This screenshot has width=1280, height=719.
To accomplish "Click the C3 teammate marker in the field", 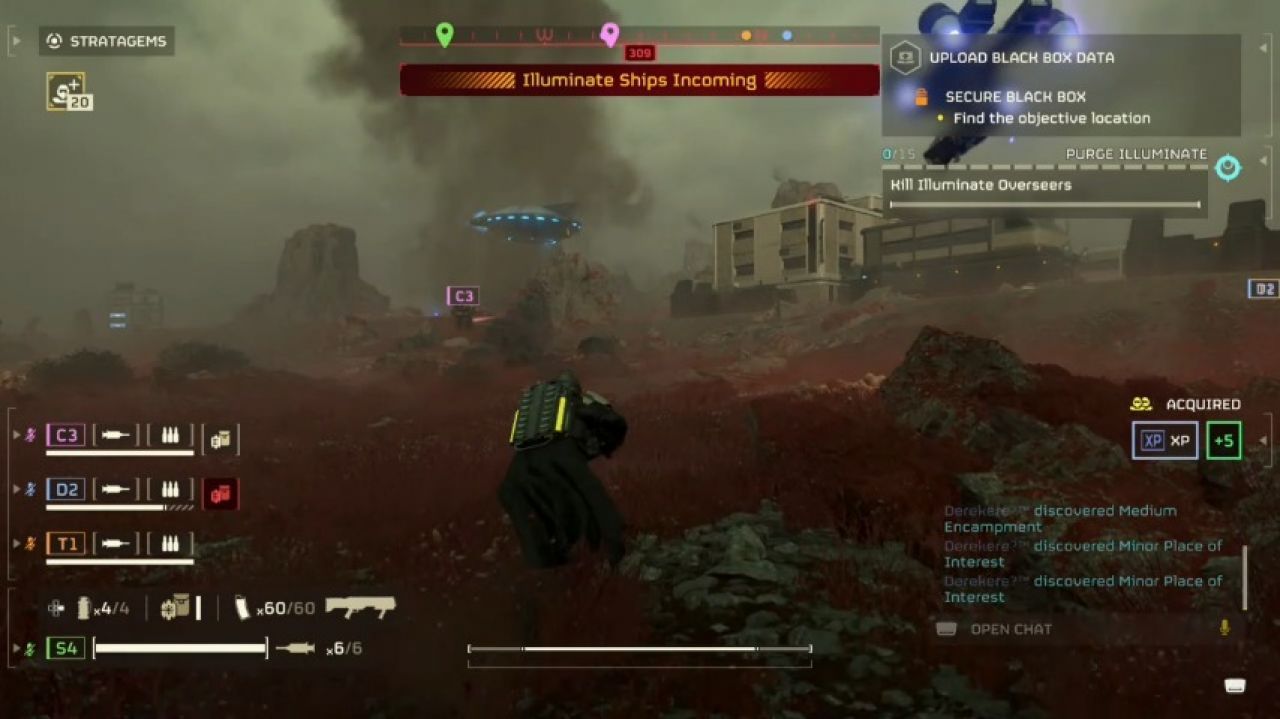I will tap(463, 296).
